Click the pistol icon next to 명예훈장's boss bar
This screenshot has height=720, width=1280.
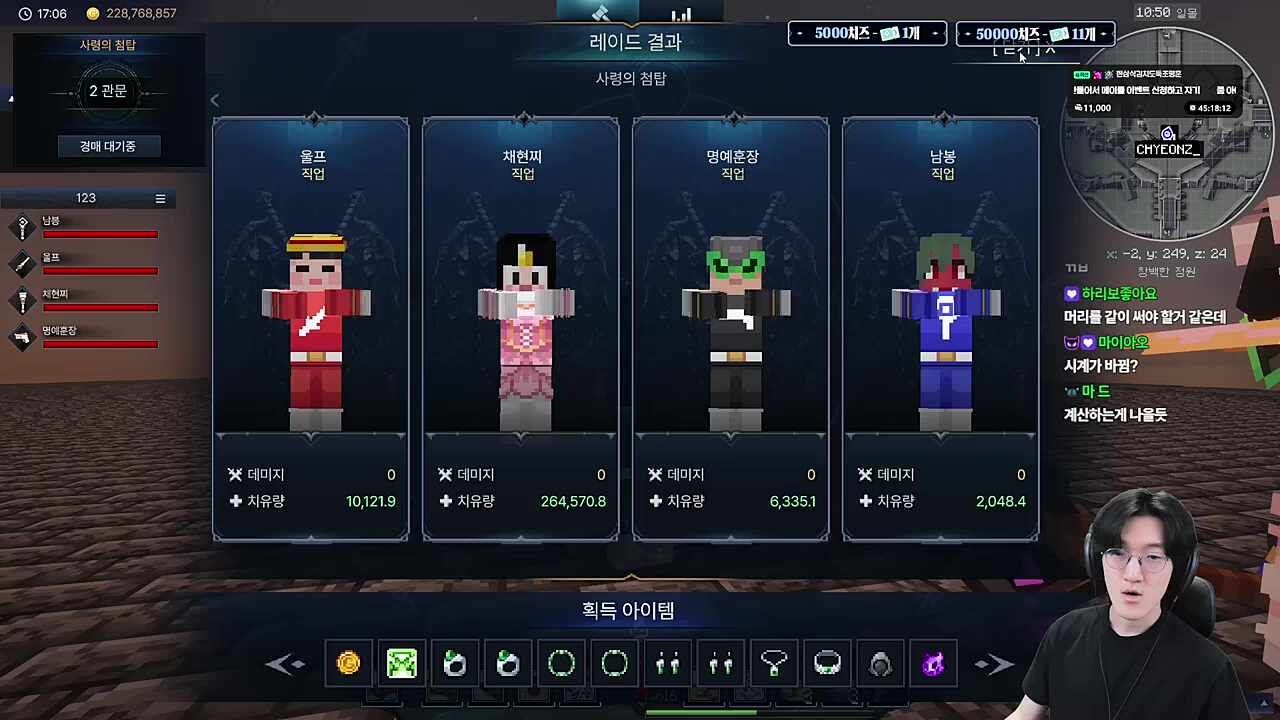(23, 337)
